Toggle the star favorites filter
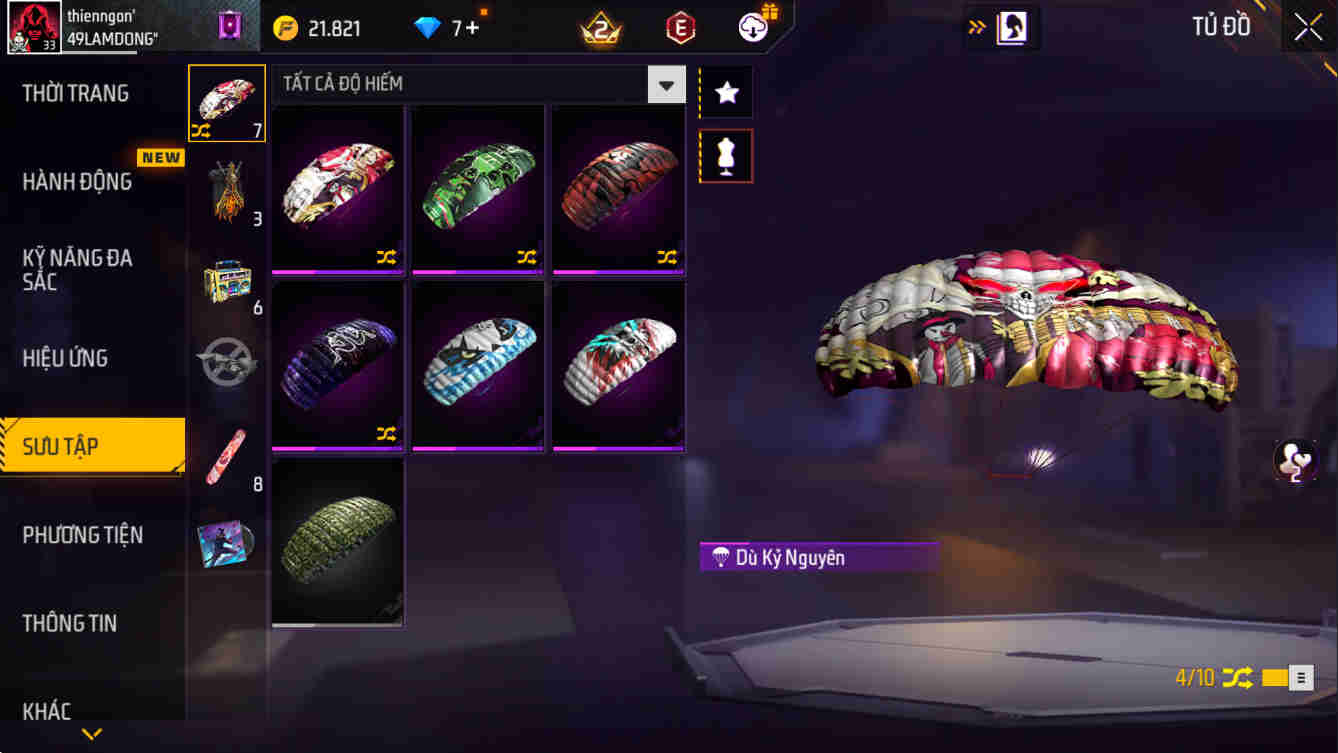 click(725, 91)
